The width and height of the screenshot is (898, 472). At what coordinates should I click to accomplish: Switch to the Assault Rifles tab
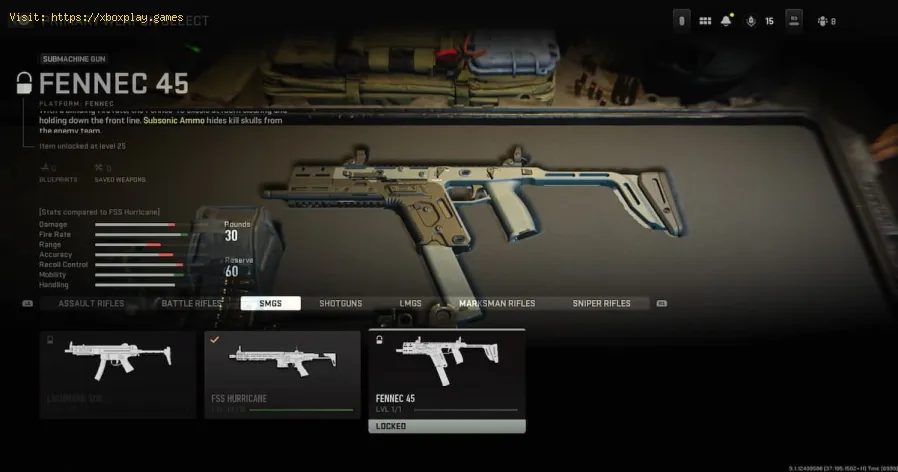[x=91, y=303]
